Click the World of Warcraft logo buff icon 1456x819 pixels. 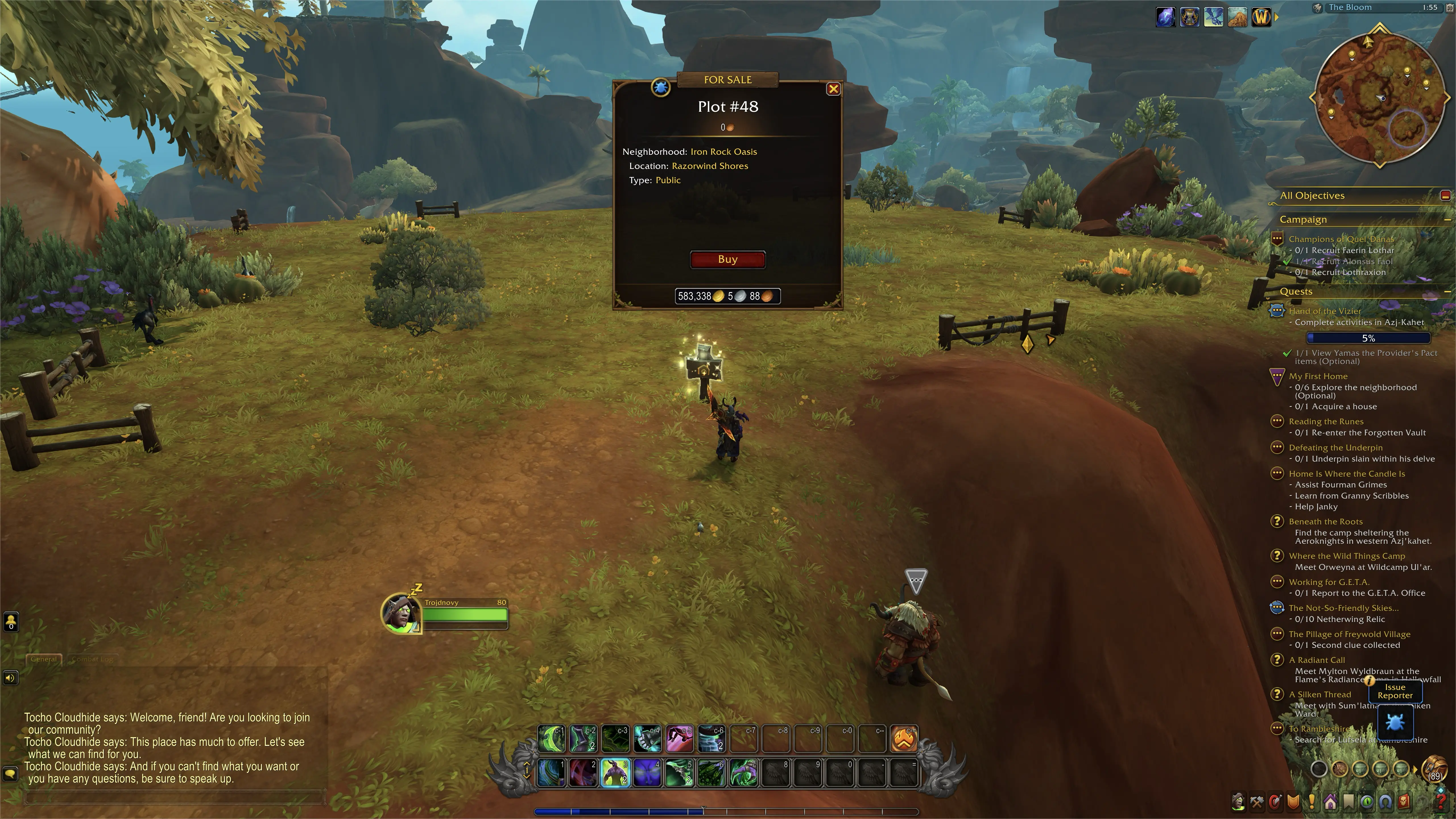(1261, 18)
